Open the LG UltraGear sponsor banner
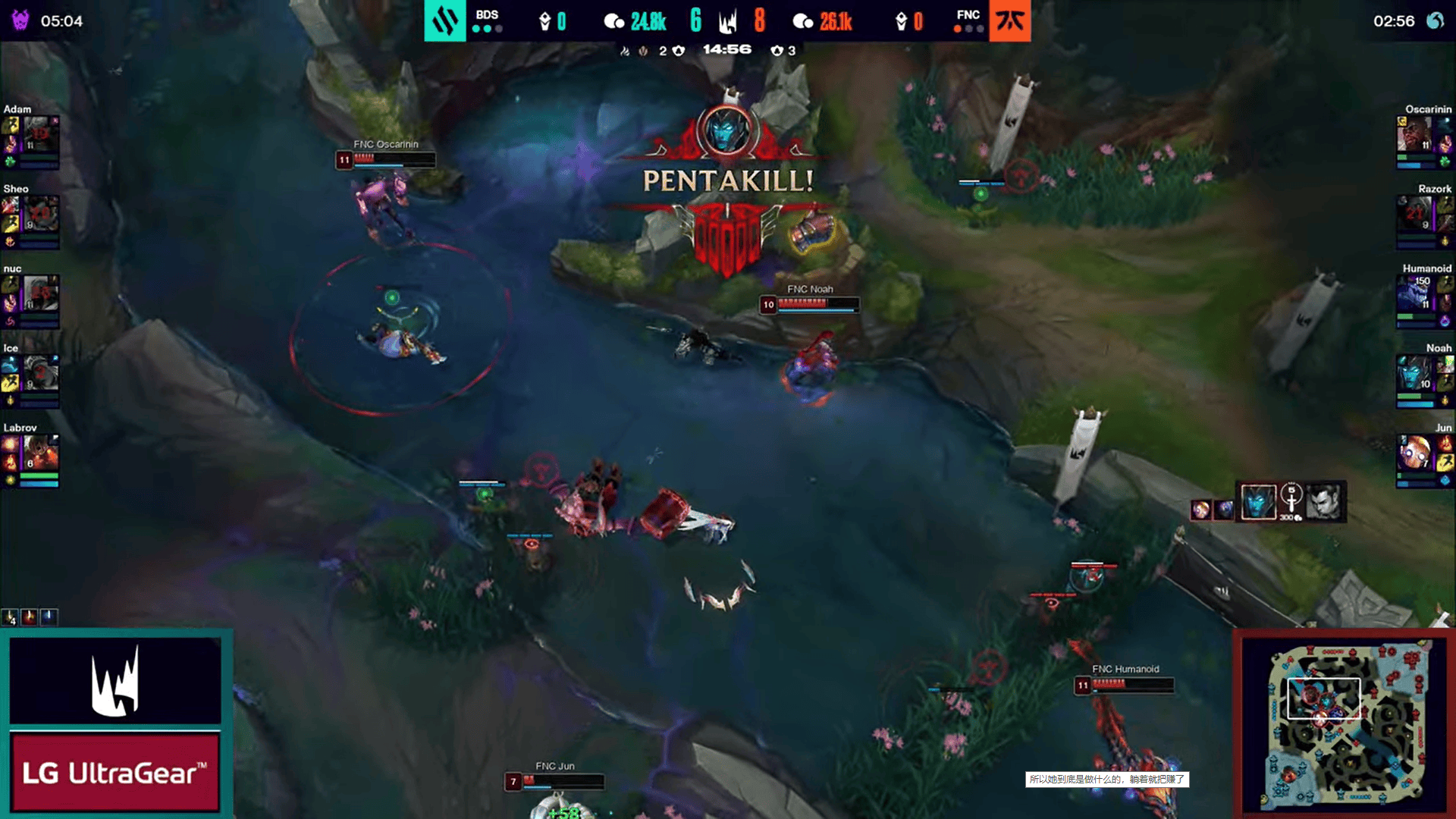The height and width of the screenshot is (819, 1456). 115,772
